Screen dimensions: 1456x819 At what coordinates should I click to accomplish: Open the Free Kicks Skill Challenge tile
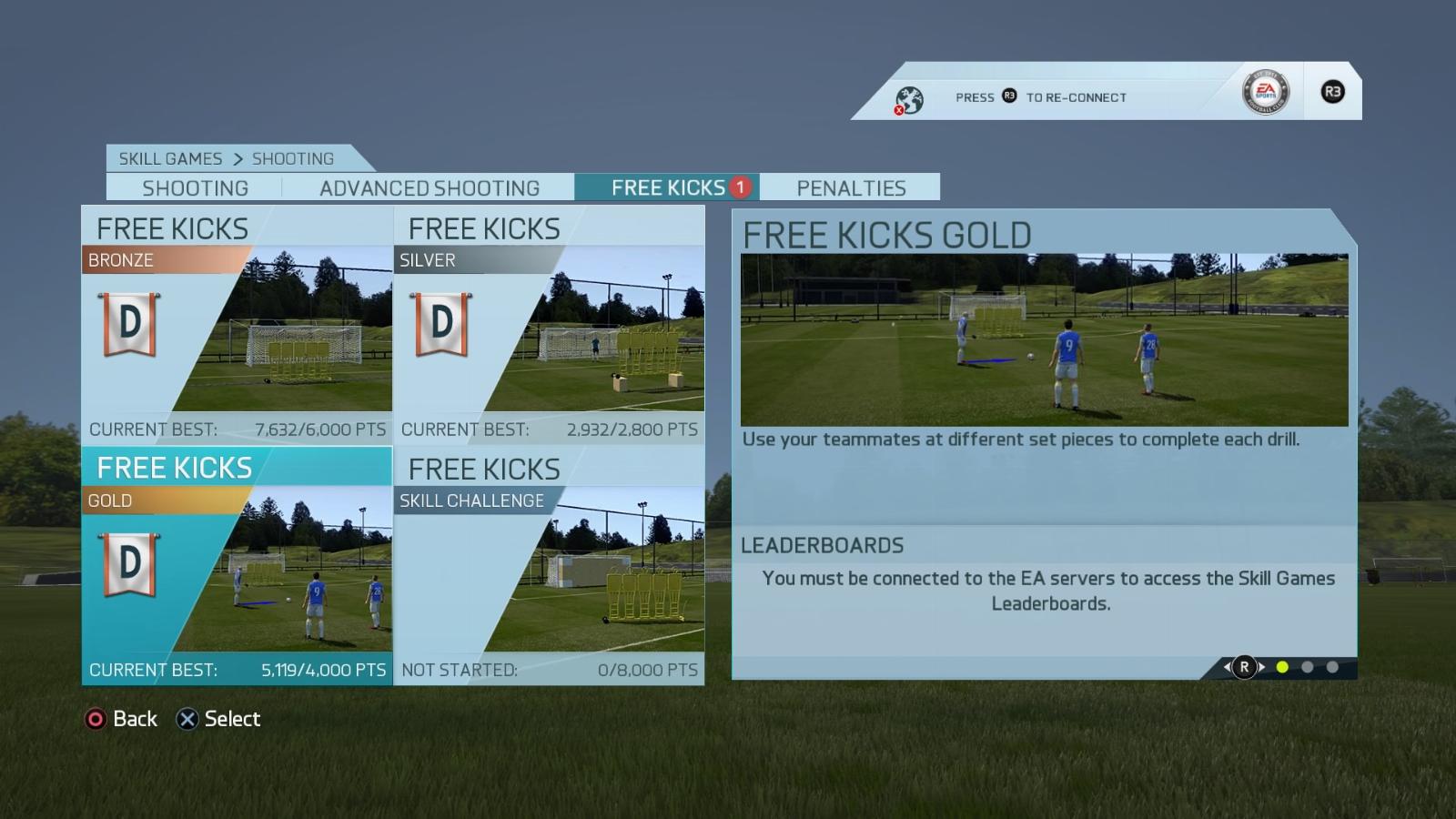[549, 565]
